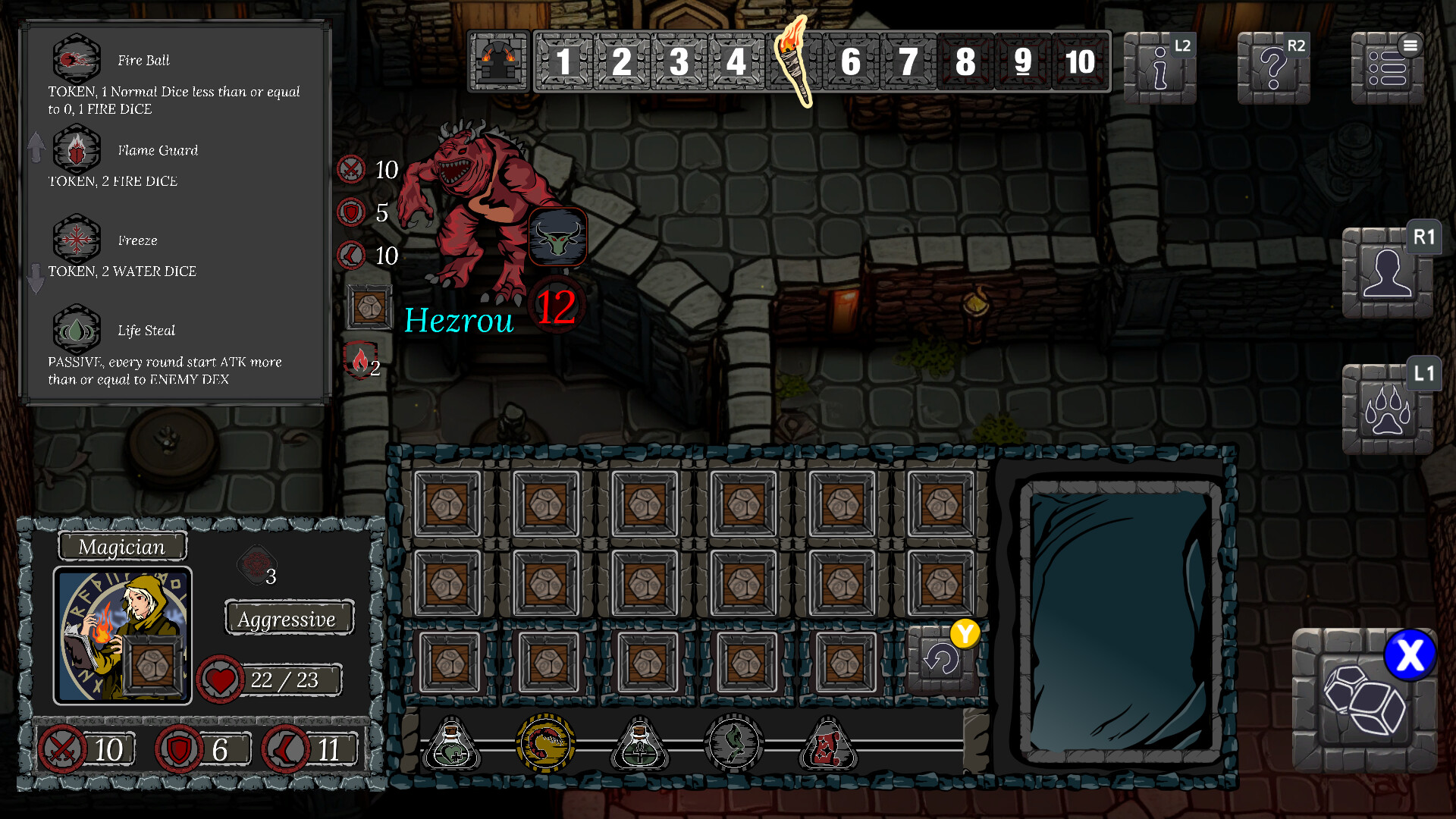Select the green serpent token

[x=734, y=744]
